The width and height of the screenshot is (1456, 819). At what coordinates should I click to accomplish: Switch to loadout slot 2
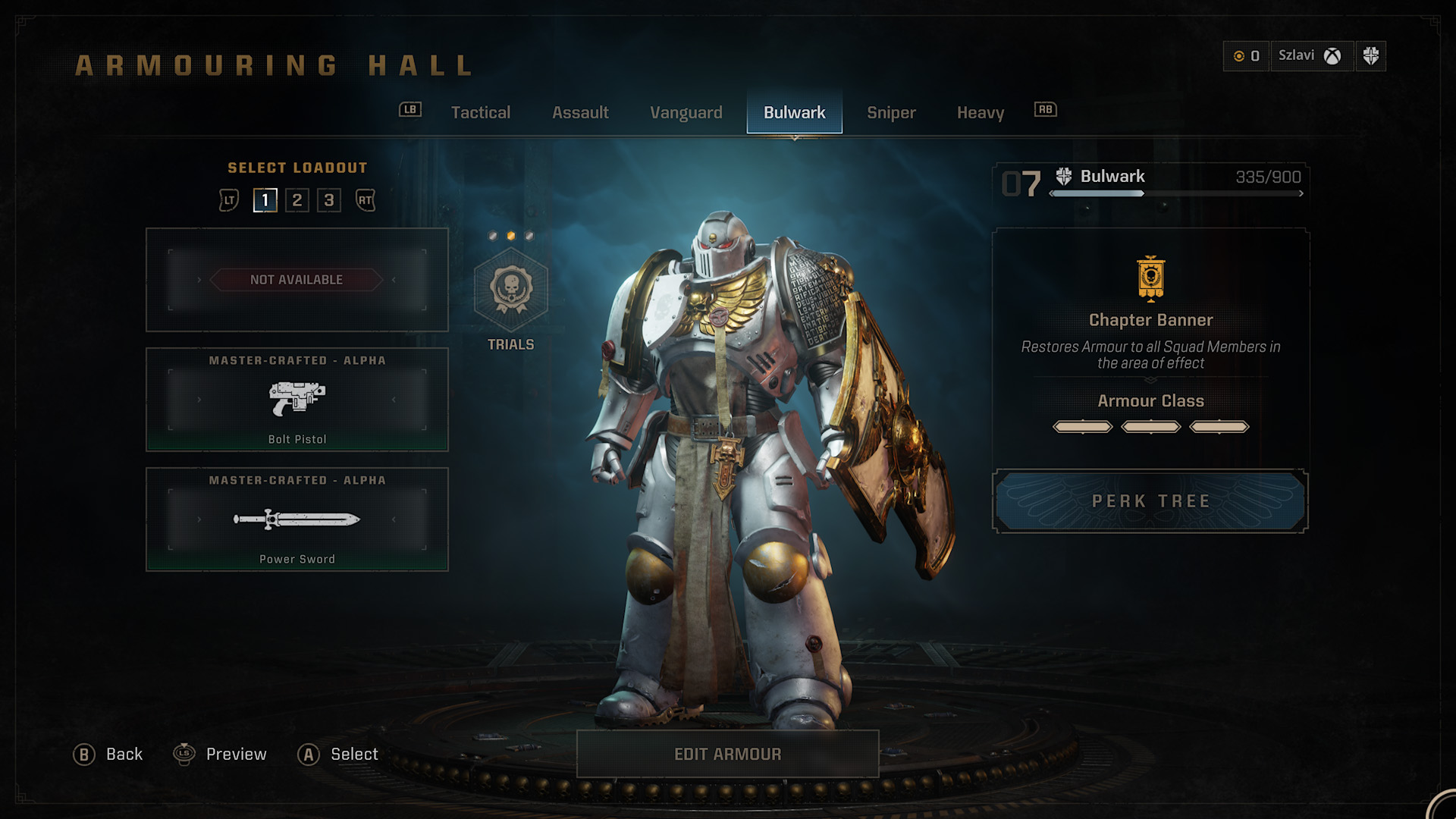[x=297, y=200]
